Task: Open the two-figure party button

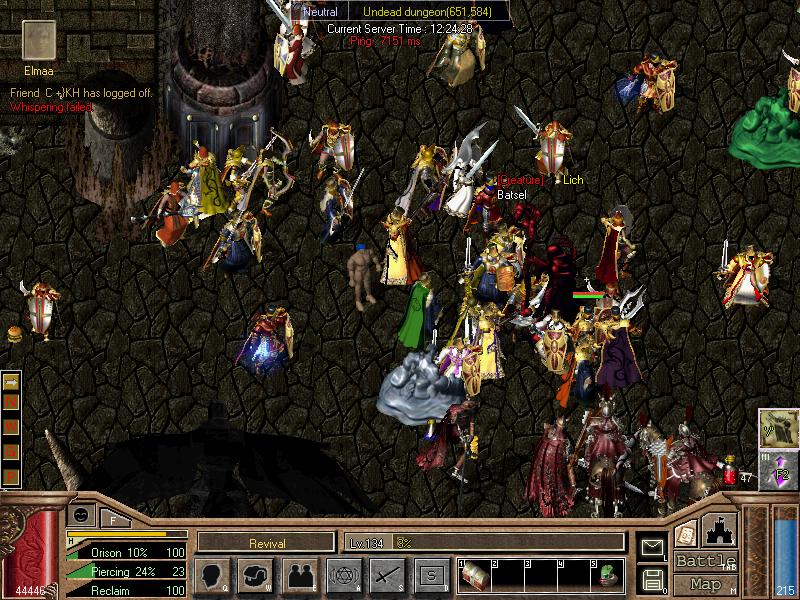Action: tap(300, 575)
